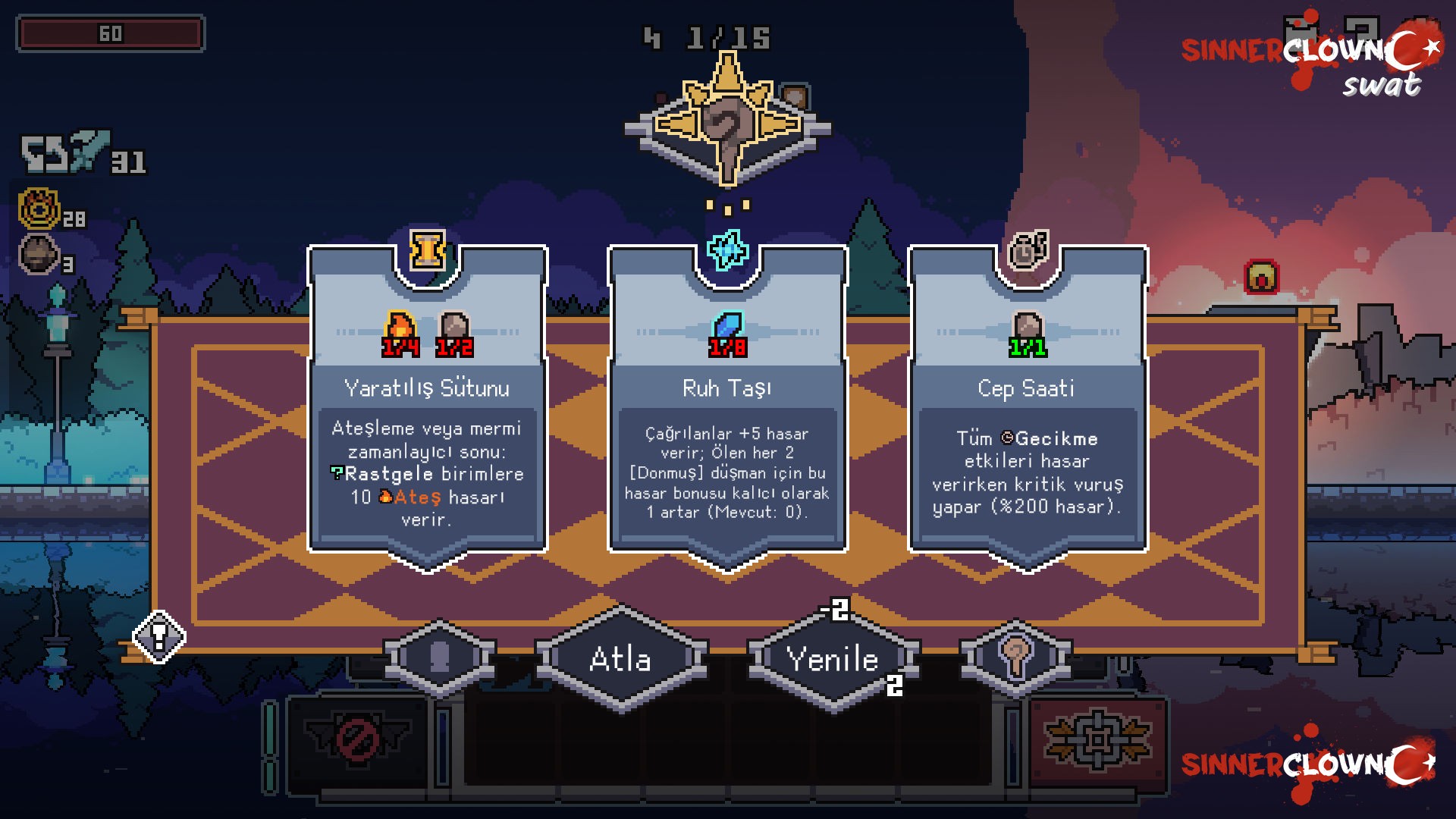Select the Ruh Taşı card
This screenshot has width=1456, height=819.
tap(727, 409)
